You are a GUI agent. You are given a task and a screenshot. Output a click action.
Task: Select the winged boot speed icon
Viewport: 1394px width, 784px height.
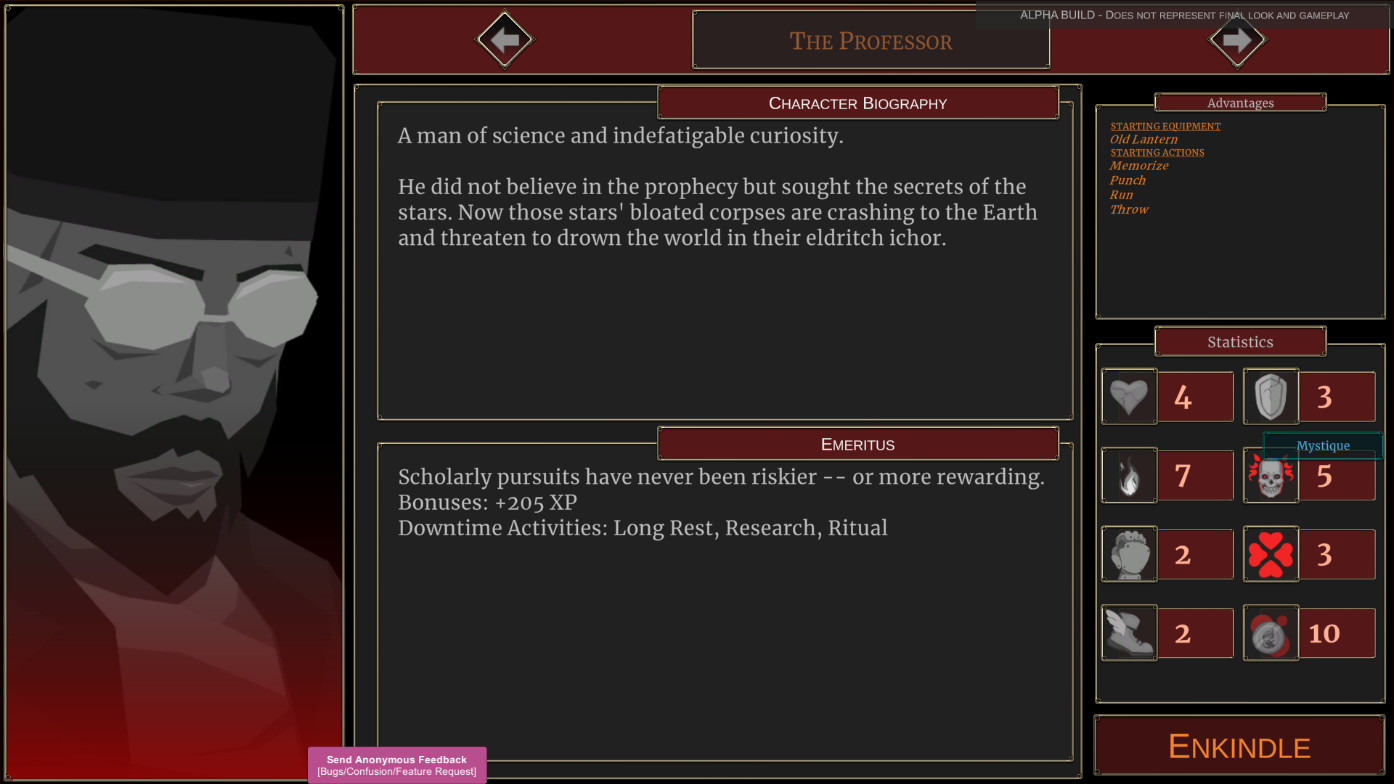(1128, 632)
